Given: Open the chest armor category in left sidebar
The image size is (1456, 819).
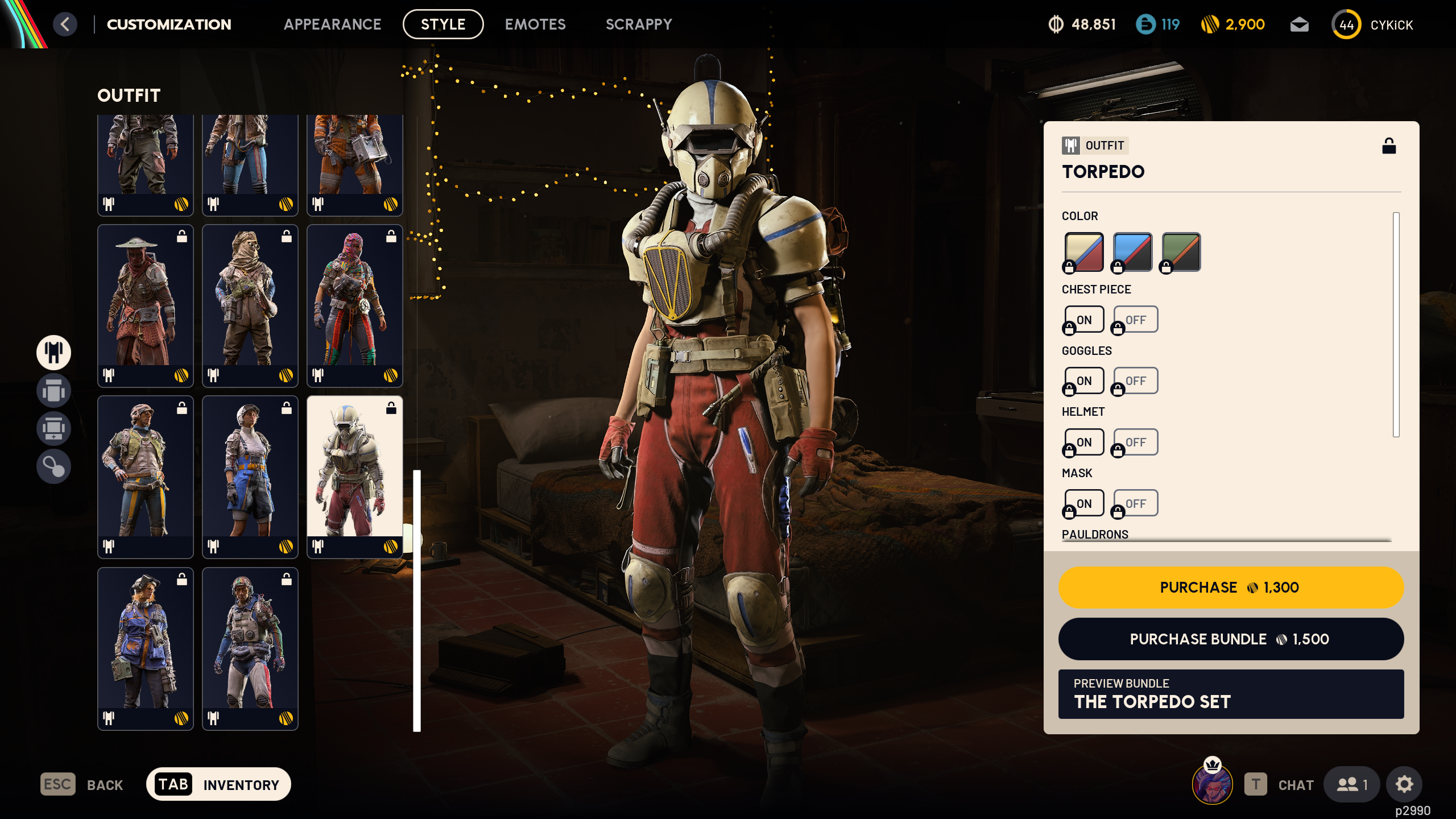Looking at the screenshot, I should [x=53, y=391].
